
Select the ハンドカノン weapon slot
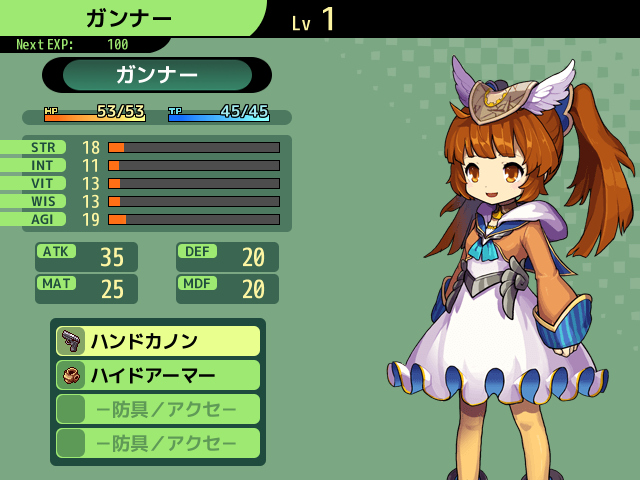tap(158, 341)
